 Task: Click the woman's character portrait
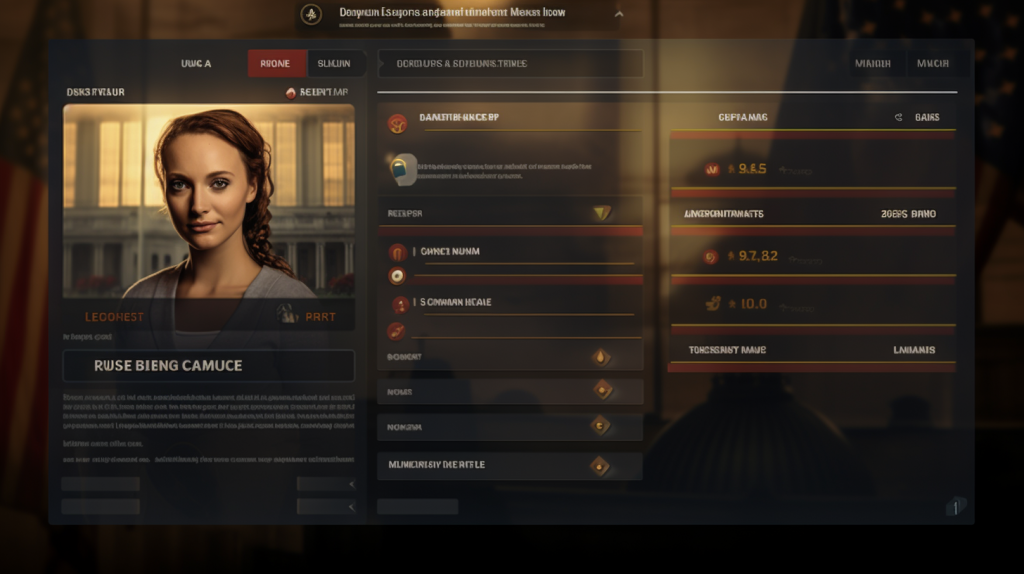click(x=208, y=200)
